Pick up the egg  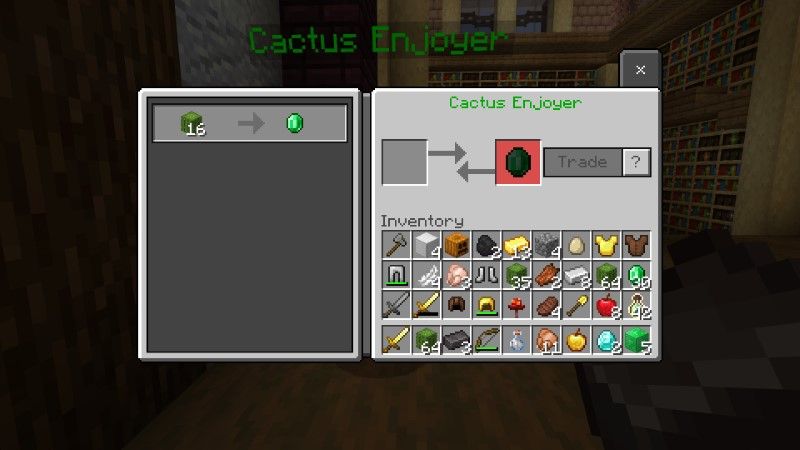click(578, 245)
